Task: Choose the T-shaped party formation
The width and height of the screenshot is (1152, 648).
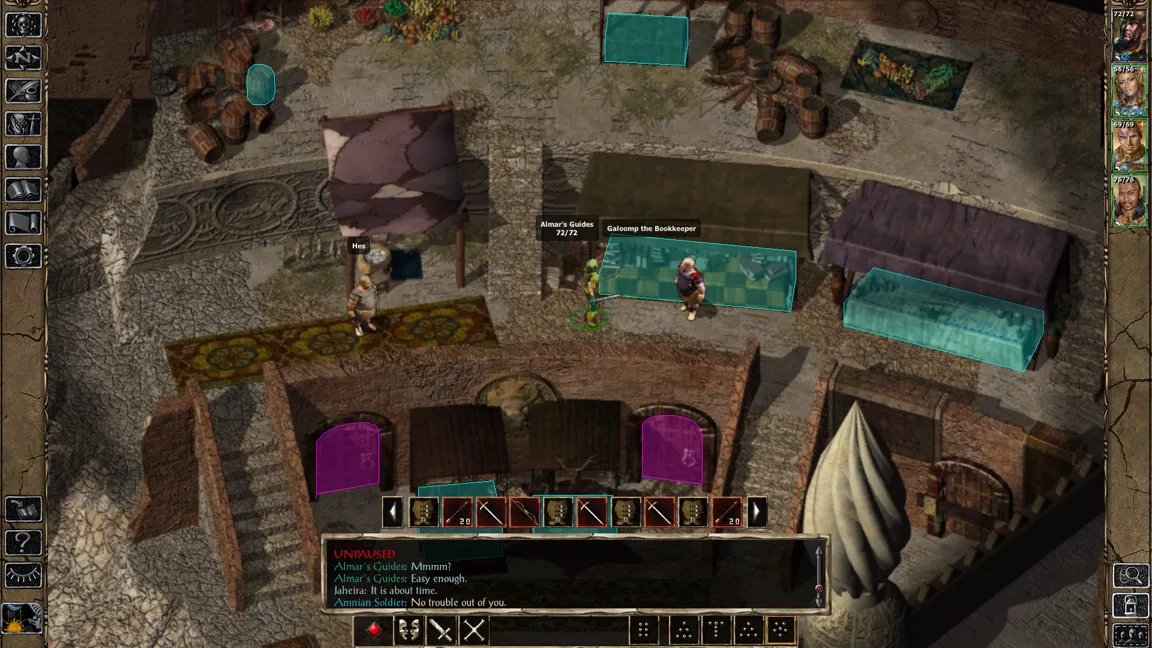Action: click(716, 630)
